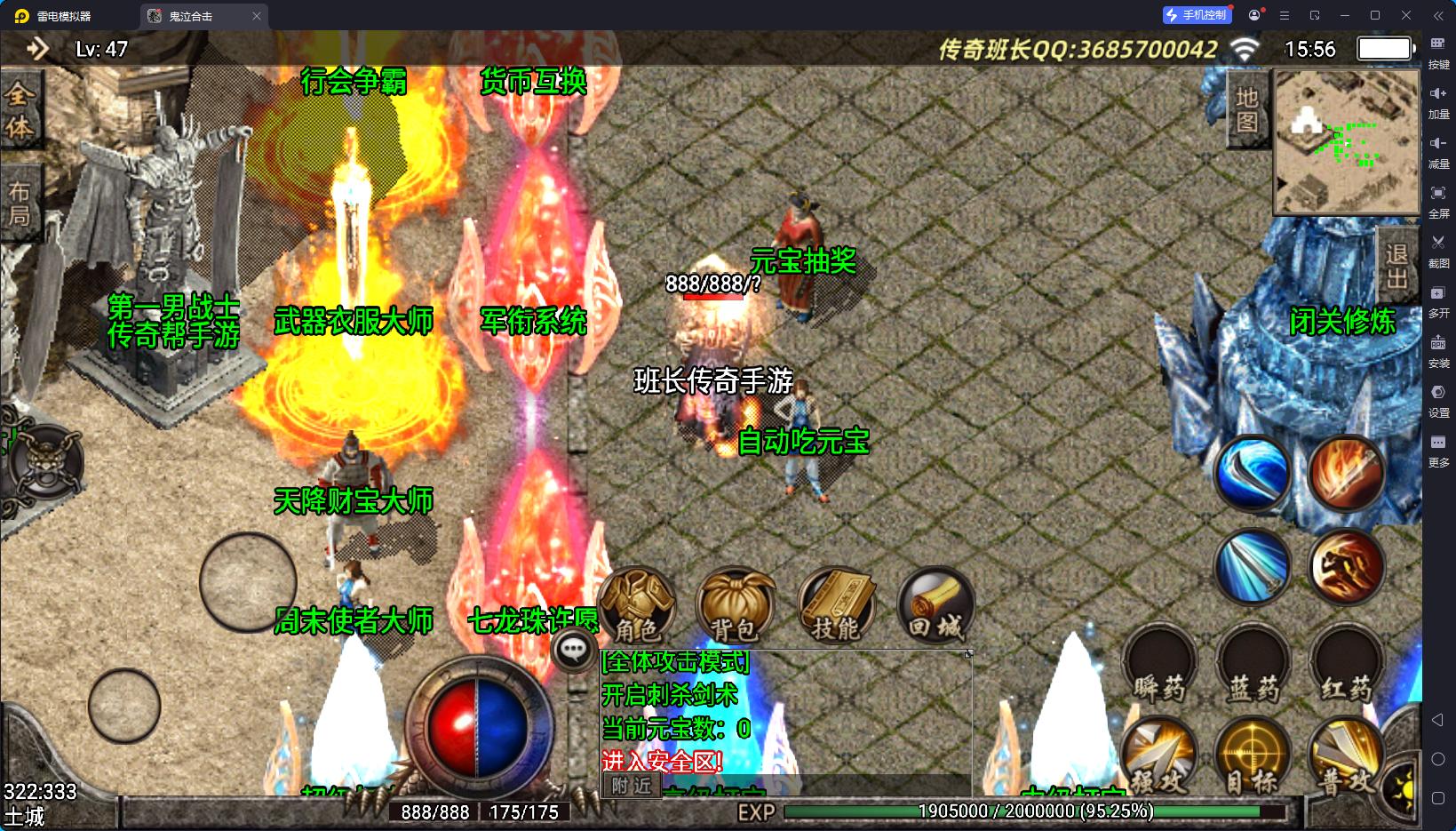
Task: Activate the 强攻 forced attack button
Action: 1159,757
